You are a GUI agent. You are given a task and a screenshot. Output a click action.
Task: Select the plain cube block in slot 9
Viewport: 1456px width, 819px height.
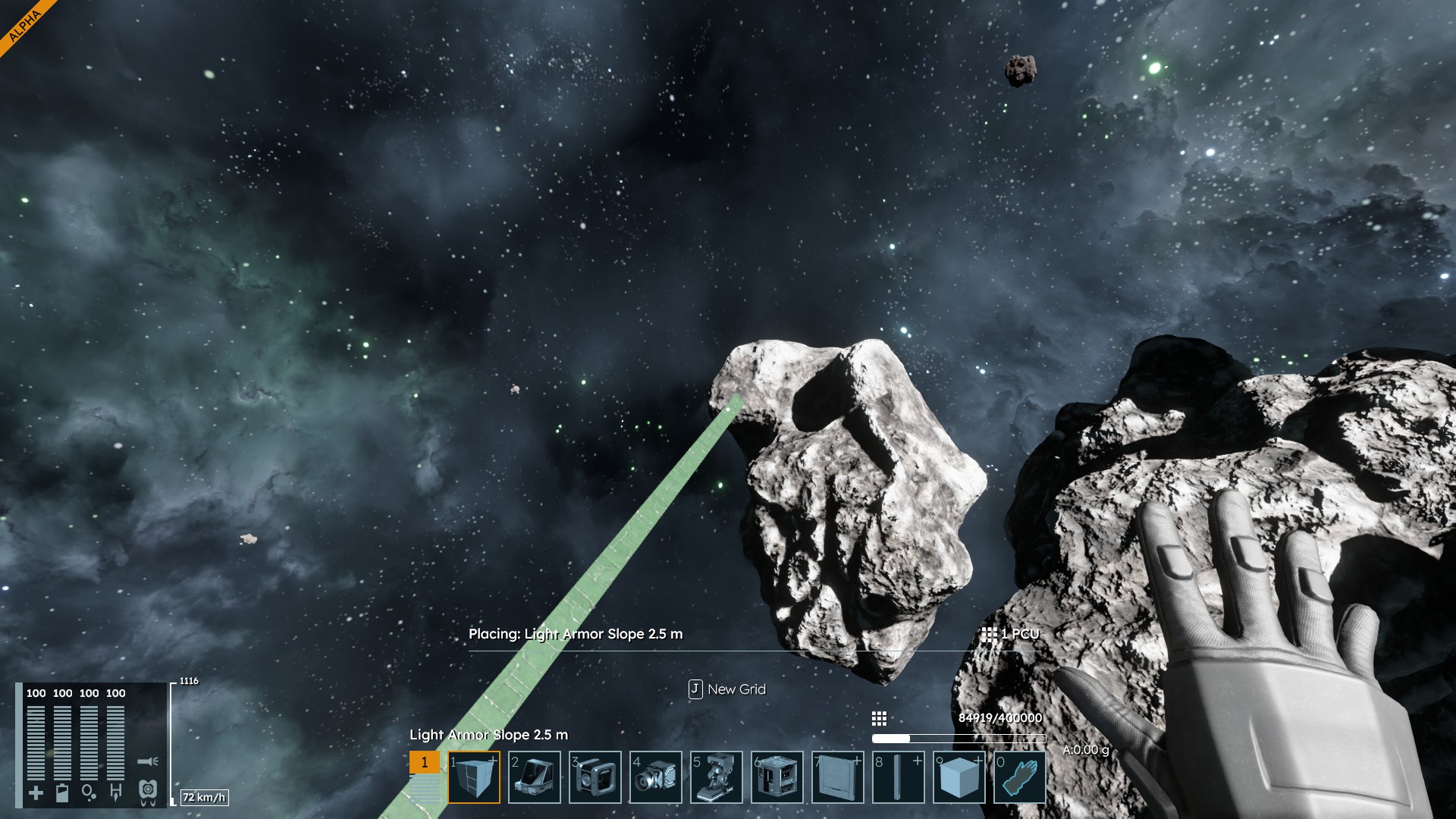click(x=959, y=777)
